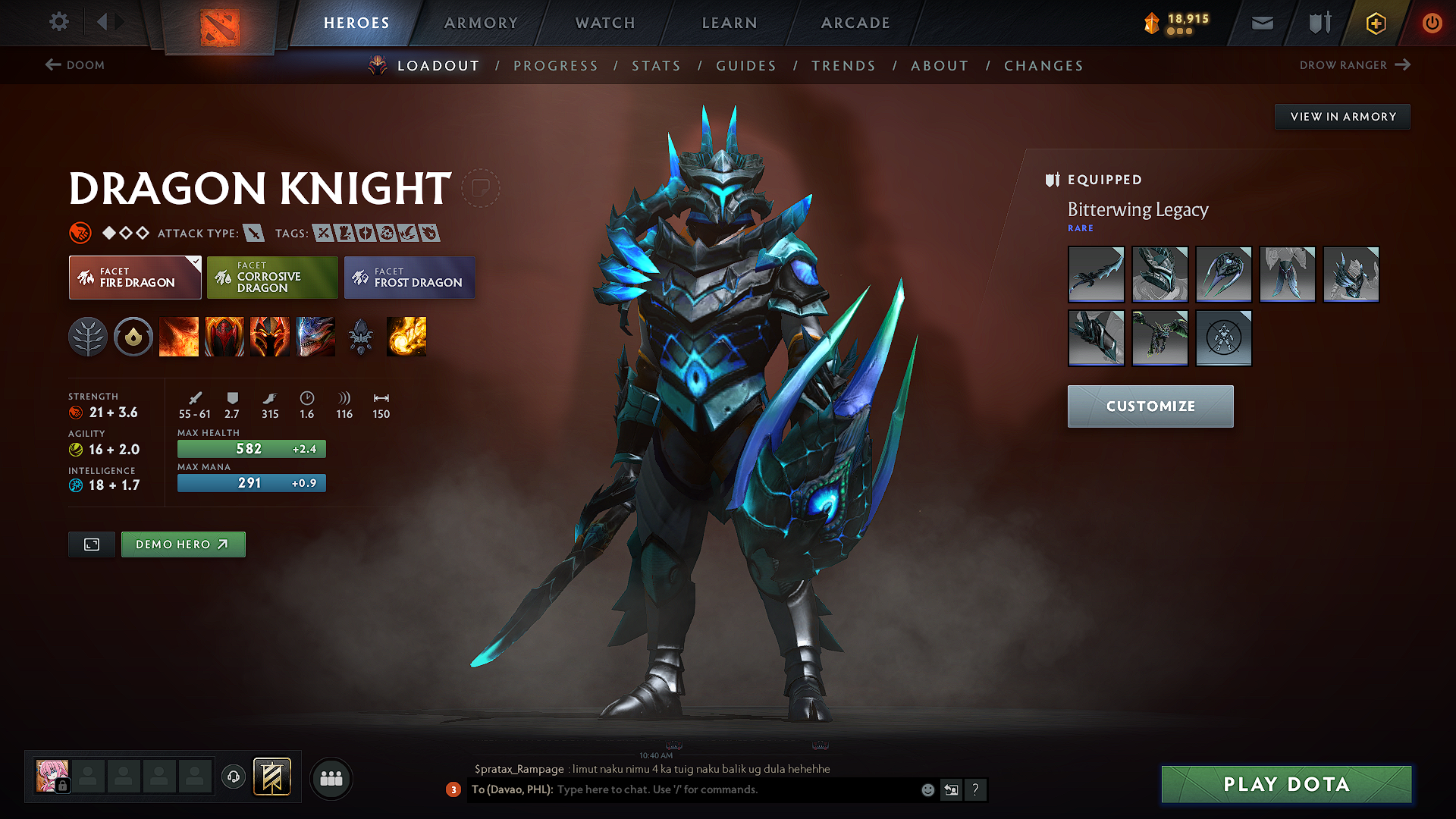Open the Armory menu item
The width and height of the screenshot is (1456, 819).
click(x=480, y=23)
